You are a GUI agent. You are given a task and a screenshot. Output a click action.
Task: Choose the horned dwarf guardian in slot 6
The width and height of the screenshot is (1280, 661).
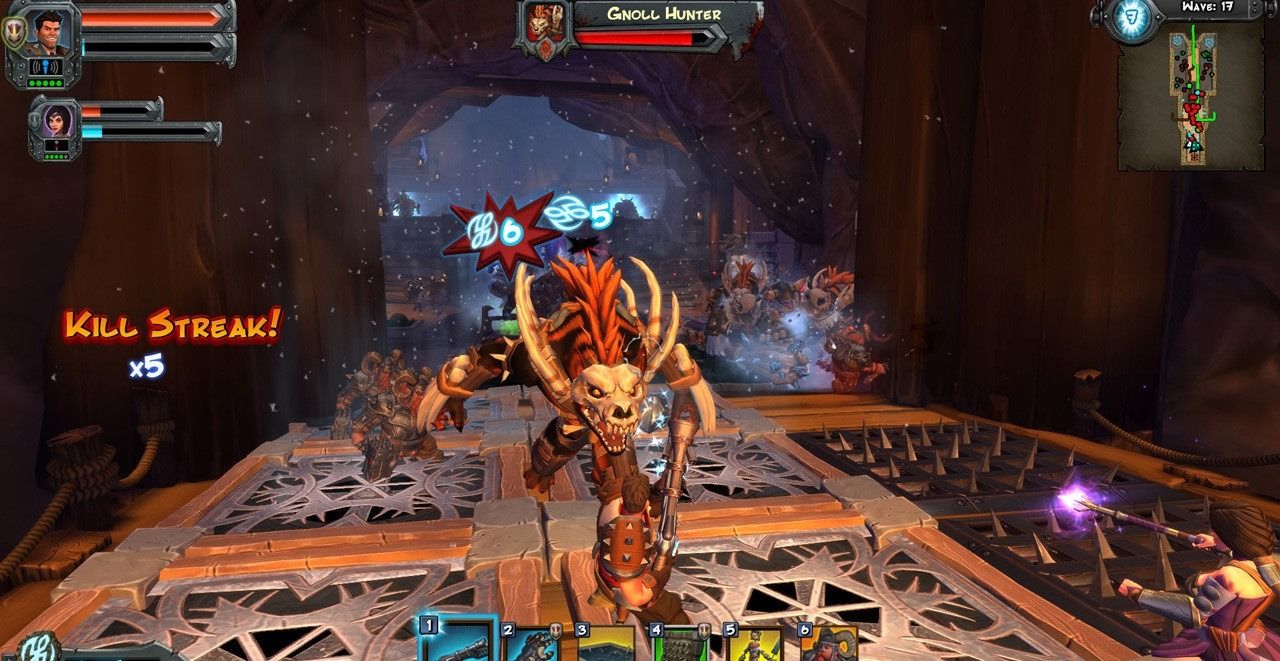point(828,645)
